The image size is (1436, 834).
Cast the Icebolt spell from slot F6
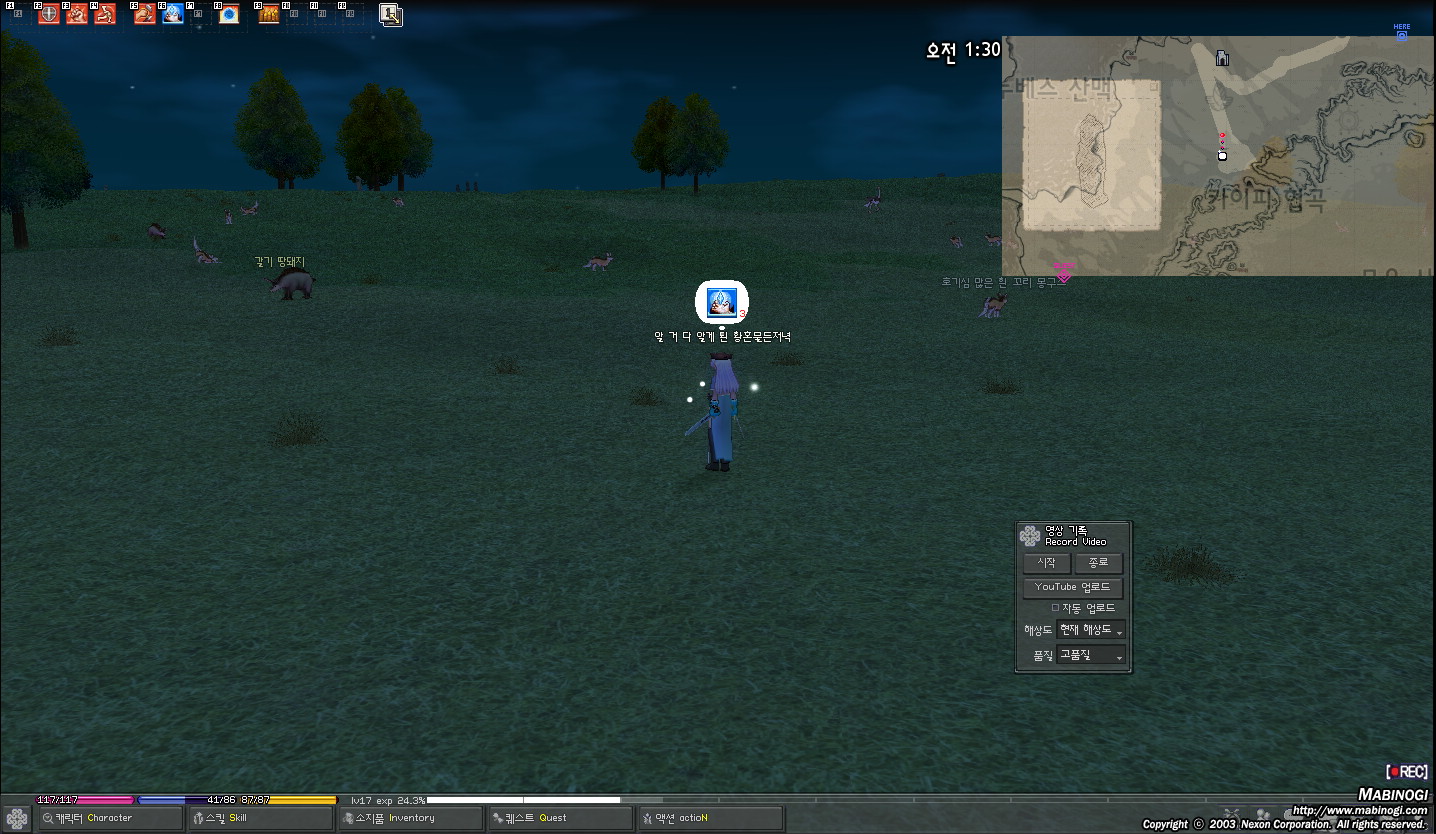pos(171,14)
